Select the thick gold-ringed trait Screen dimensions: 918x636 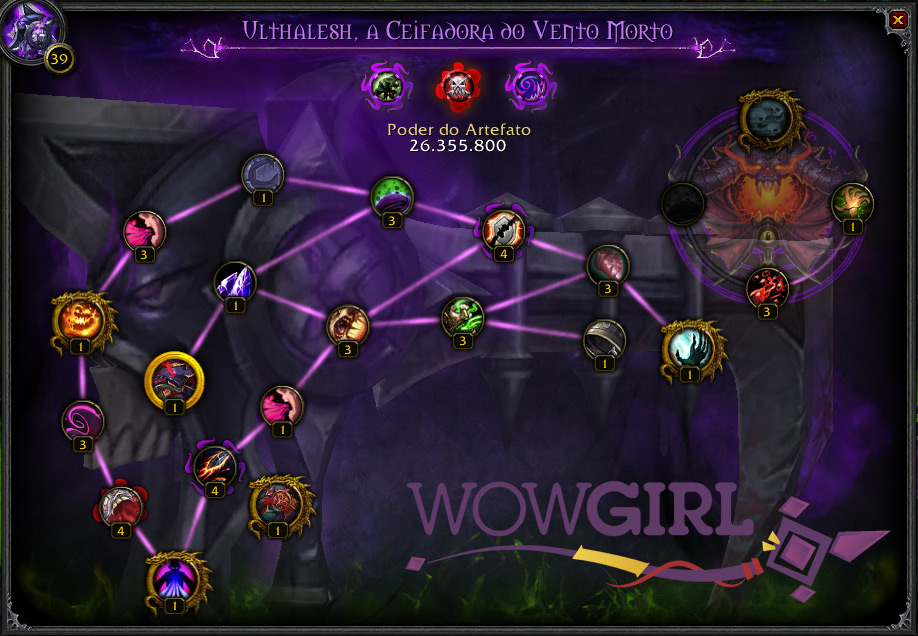tap(174, 379)
